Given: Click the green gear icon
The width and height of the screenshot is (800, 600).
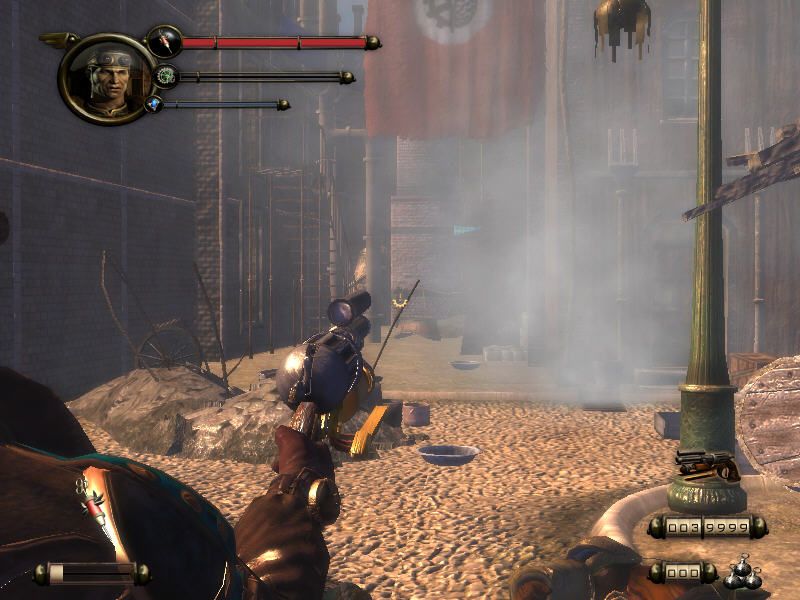Looking at the screenshot, I should pos(165,76).
